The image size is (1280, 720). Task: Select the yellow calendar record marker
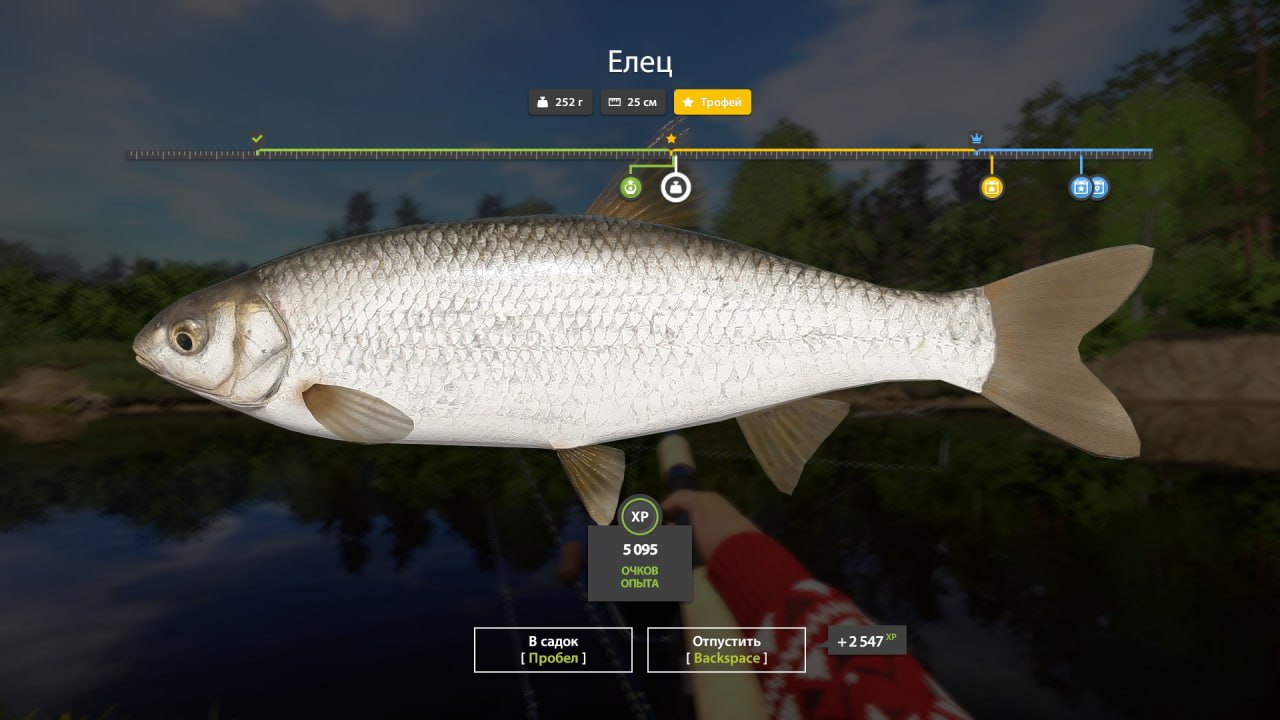tap(991, 187)
